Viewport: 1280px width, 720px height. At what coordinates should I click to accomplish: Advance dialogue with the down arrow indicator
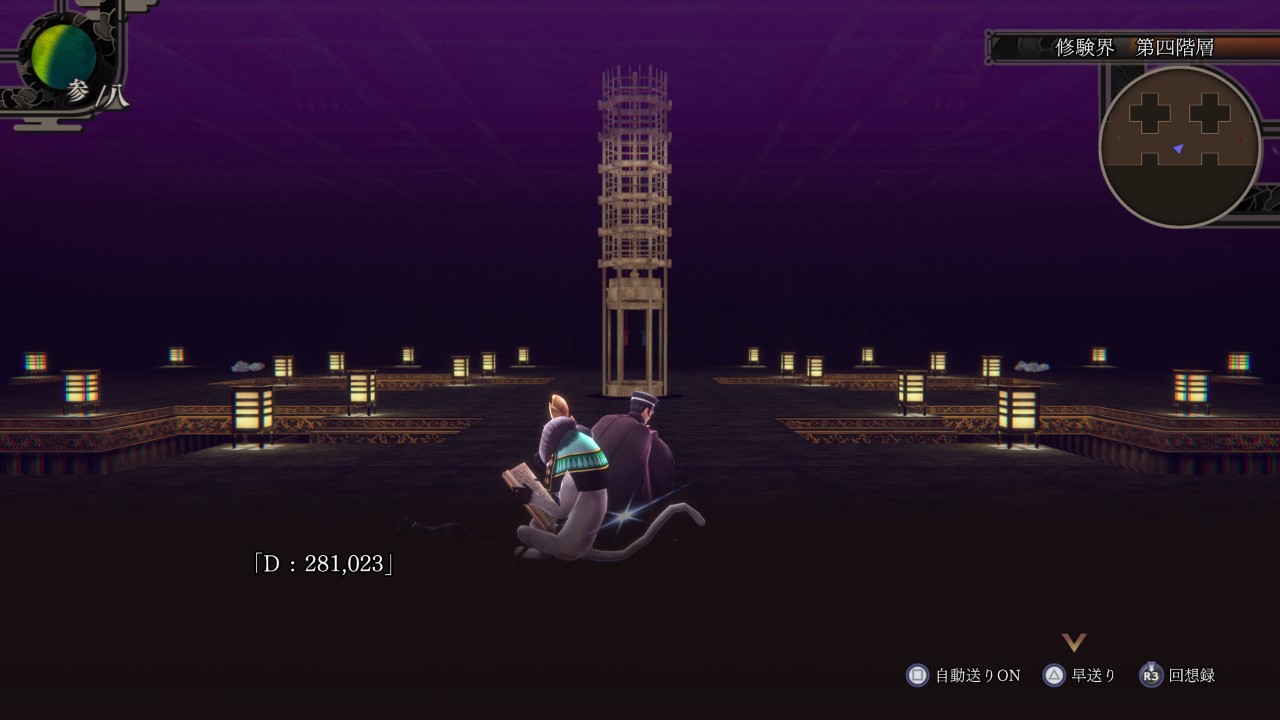click(1074, 642)
